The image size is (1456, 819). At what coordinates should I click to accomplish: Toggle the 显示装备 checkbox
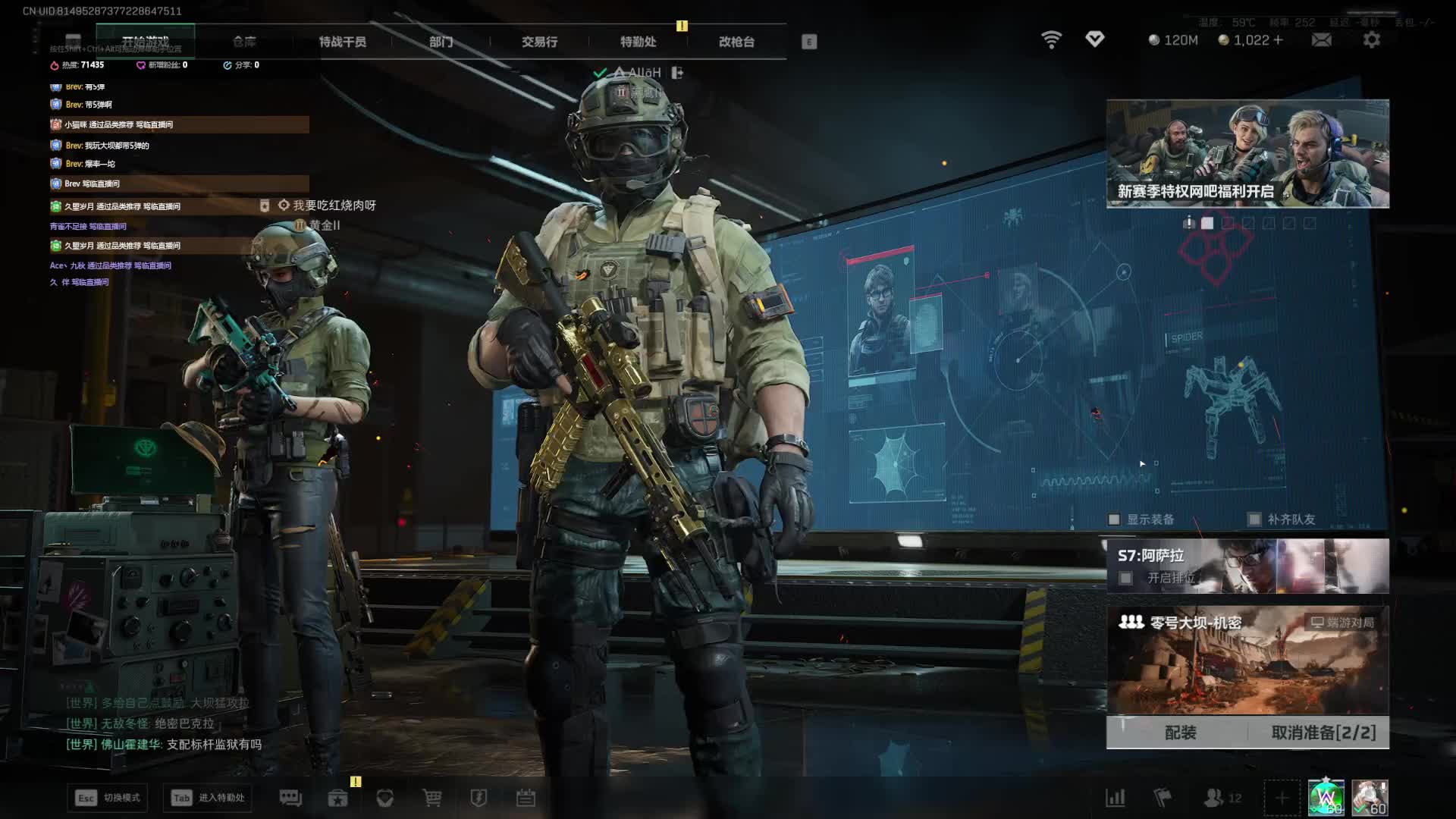pos(1114,519)
